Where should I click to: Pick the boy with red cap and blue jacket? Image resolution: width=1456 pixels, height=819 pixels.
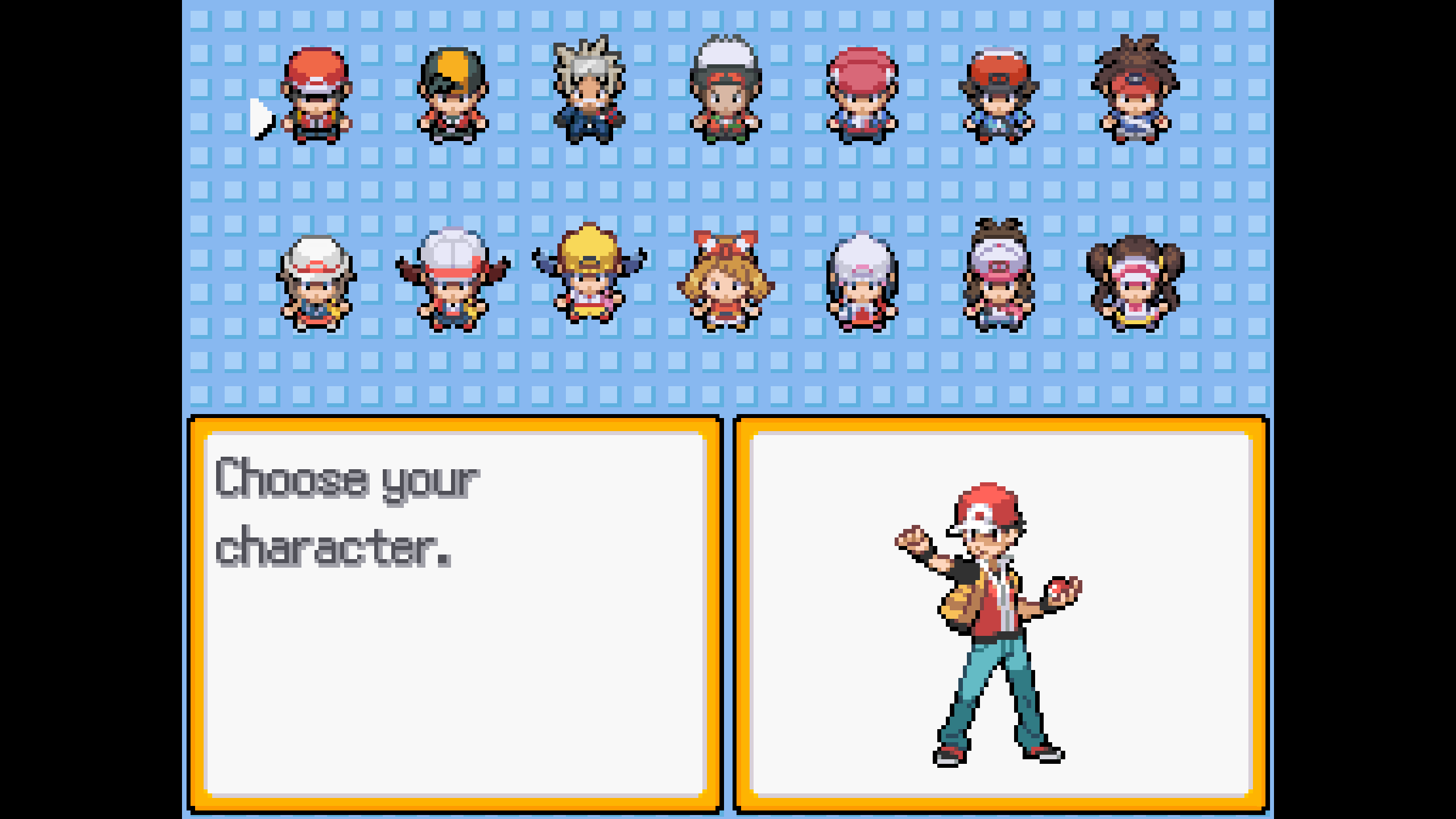coord(999,96)
